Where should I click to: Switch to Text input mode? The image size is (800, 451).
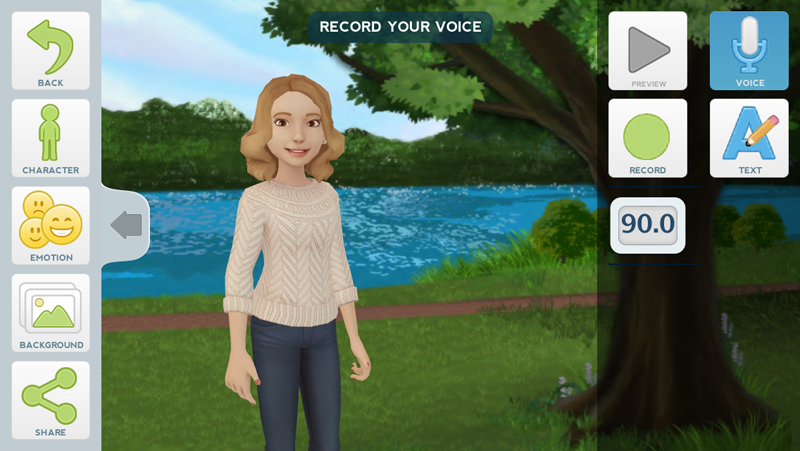pyautogui.click(x=749, y=138)
